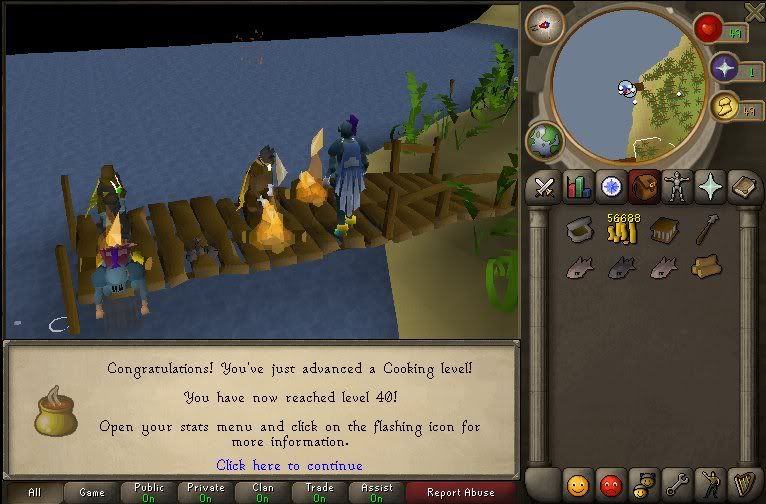This screenshot has height=504, width=766.
Task: Open the stats menu bar-chart tab
Action: point(578,187)
